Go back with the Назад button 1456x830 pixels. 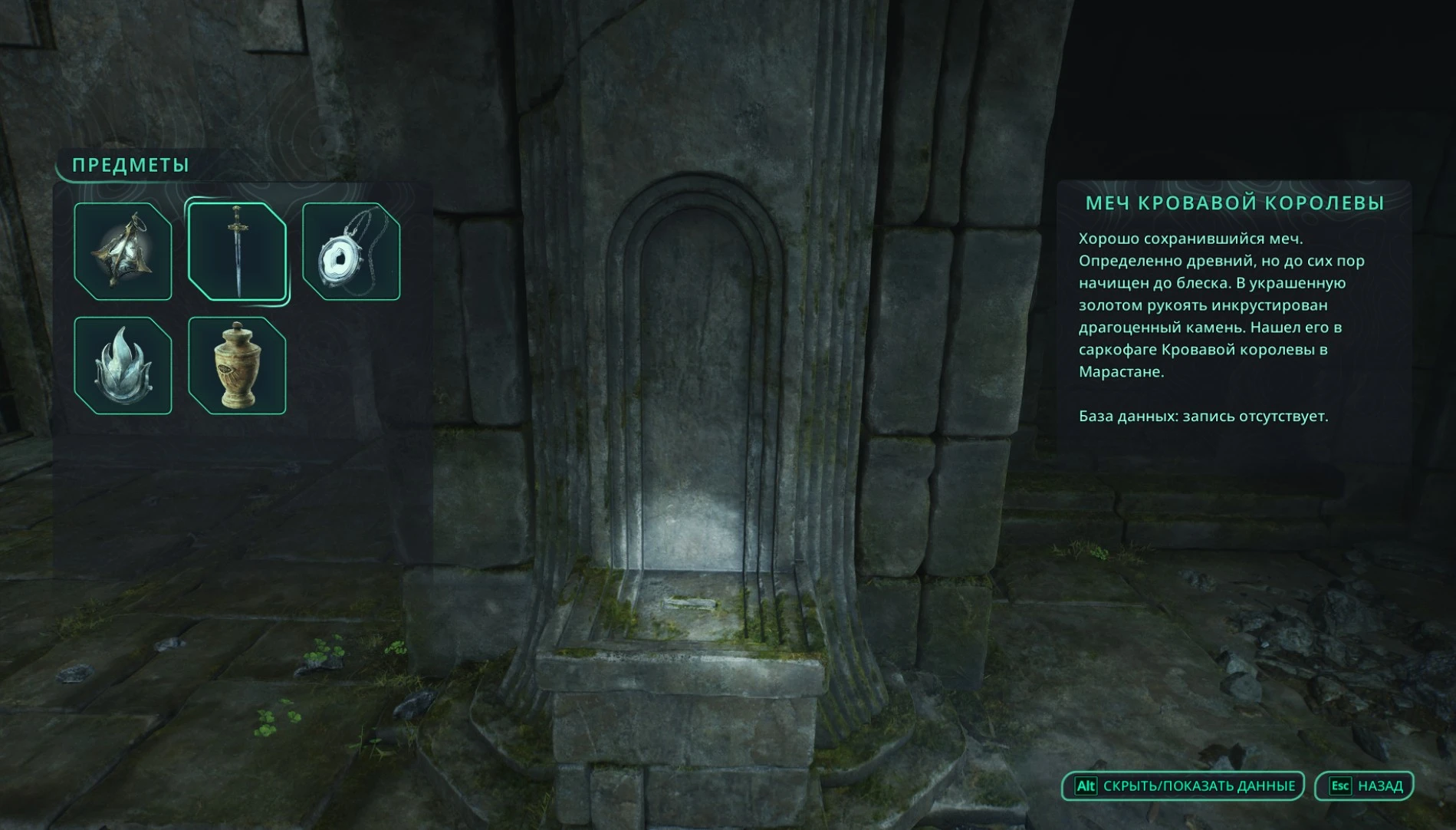coord(1364,786)
